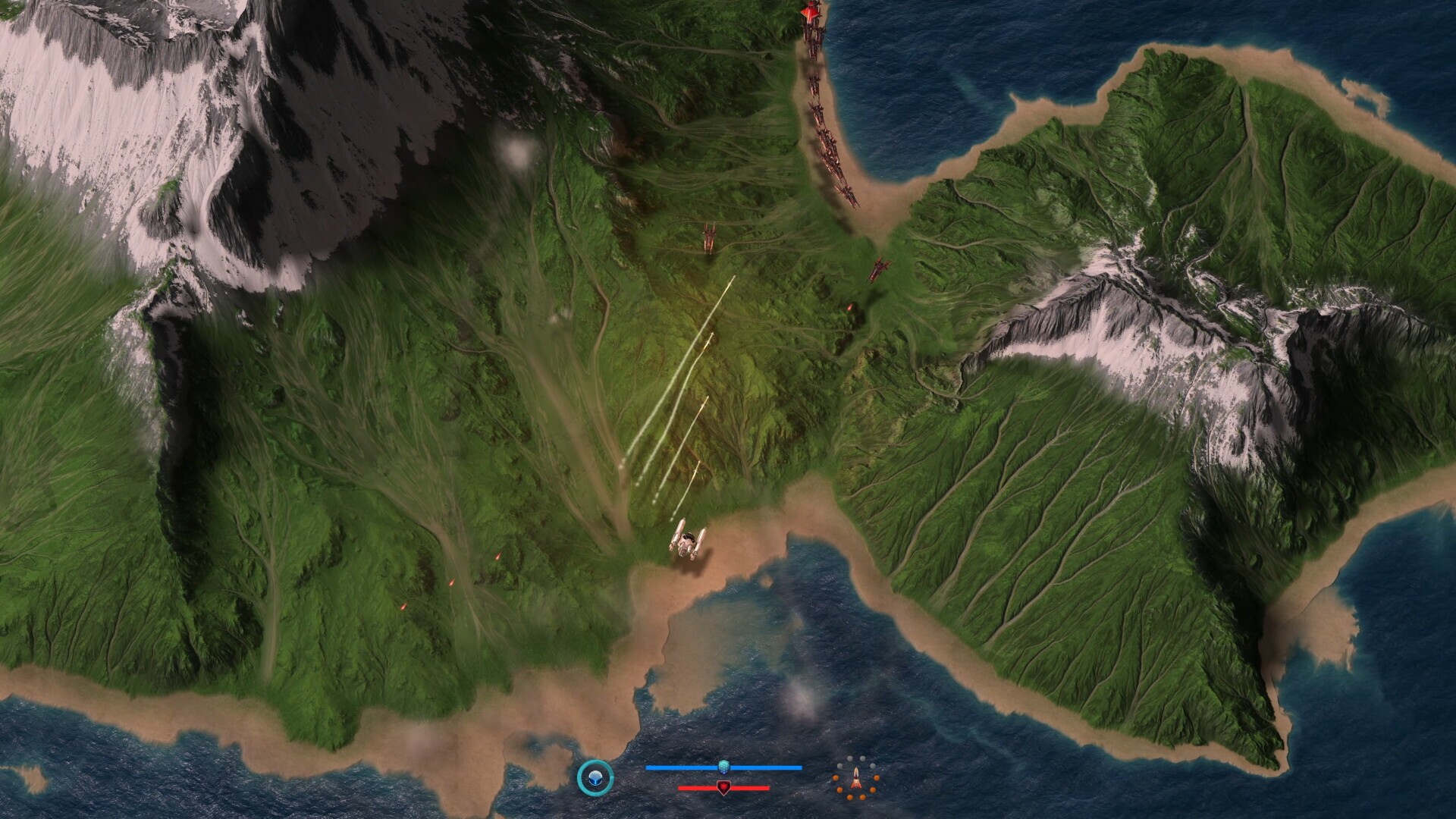Select the rocket missile icon in the bottom HUD
Screen dimensions: 1456x819
point(857,780)
